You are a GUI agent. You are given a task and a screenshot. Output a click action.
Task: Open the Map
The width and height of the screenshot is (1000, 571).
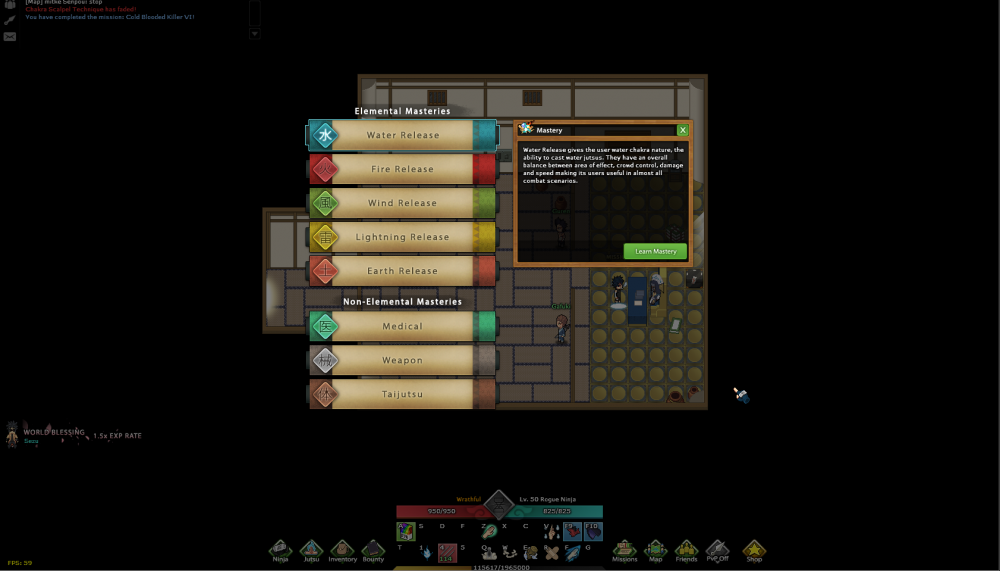[x=656, y=549]
